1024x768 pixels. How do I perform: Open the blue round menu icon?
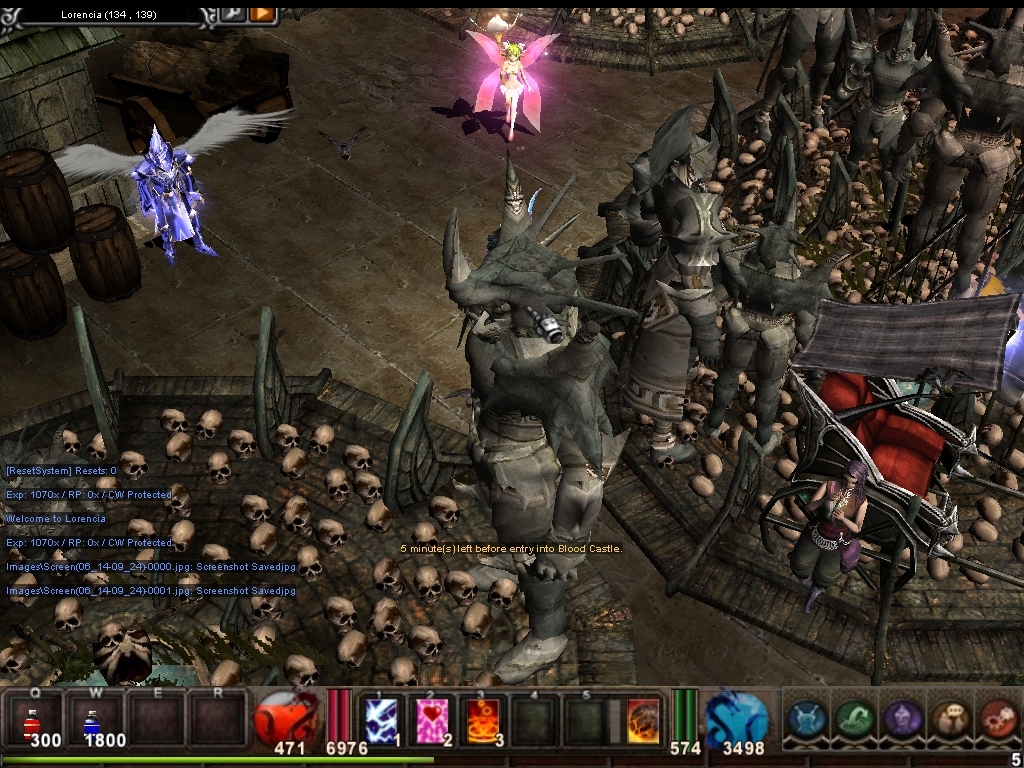tap(806, 718)
